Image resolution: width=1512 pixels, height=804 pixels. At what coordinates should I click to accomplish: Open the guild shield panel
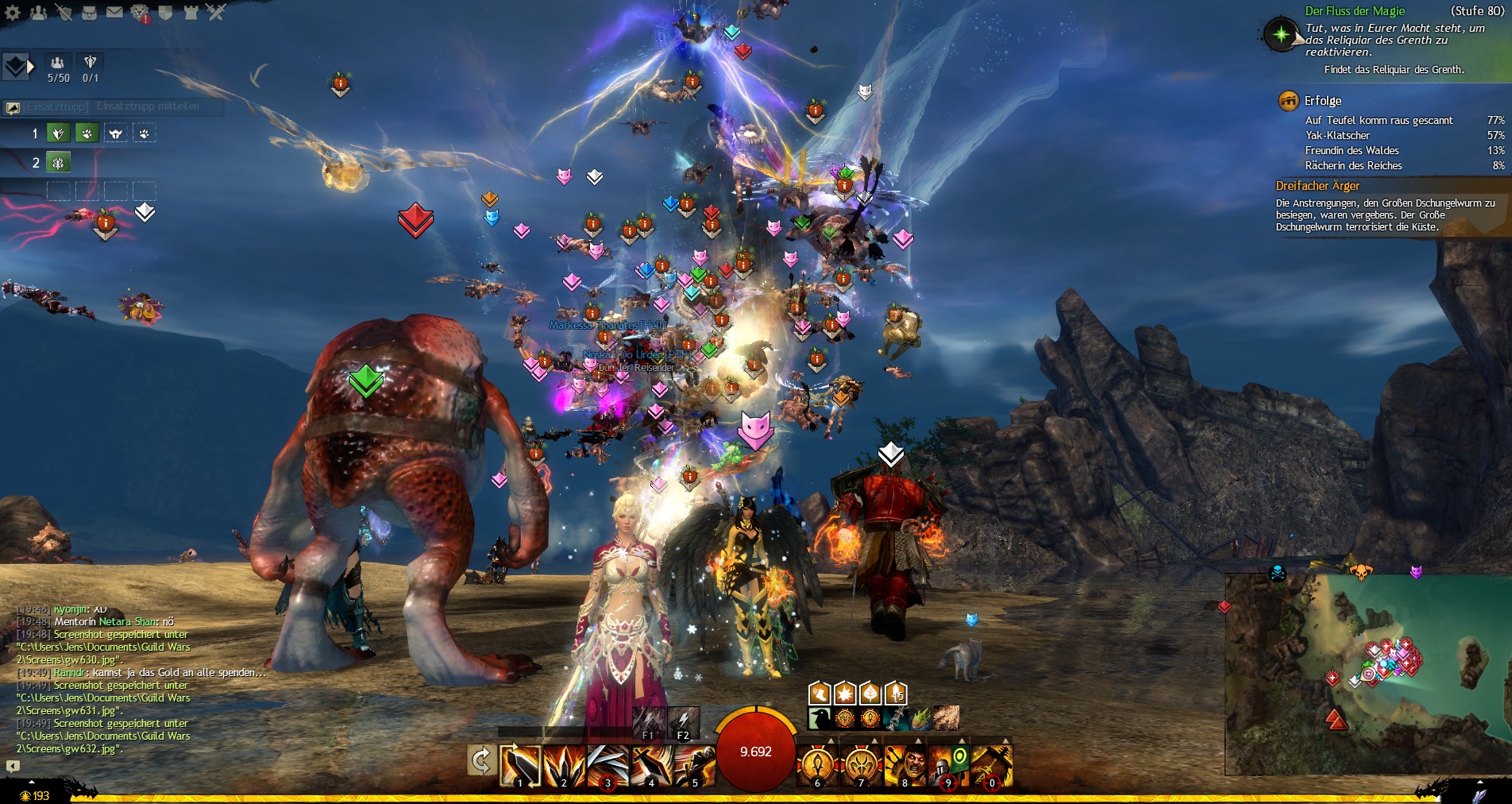tap(165, 12)
